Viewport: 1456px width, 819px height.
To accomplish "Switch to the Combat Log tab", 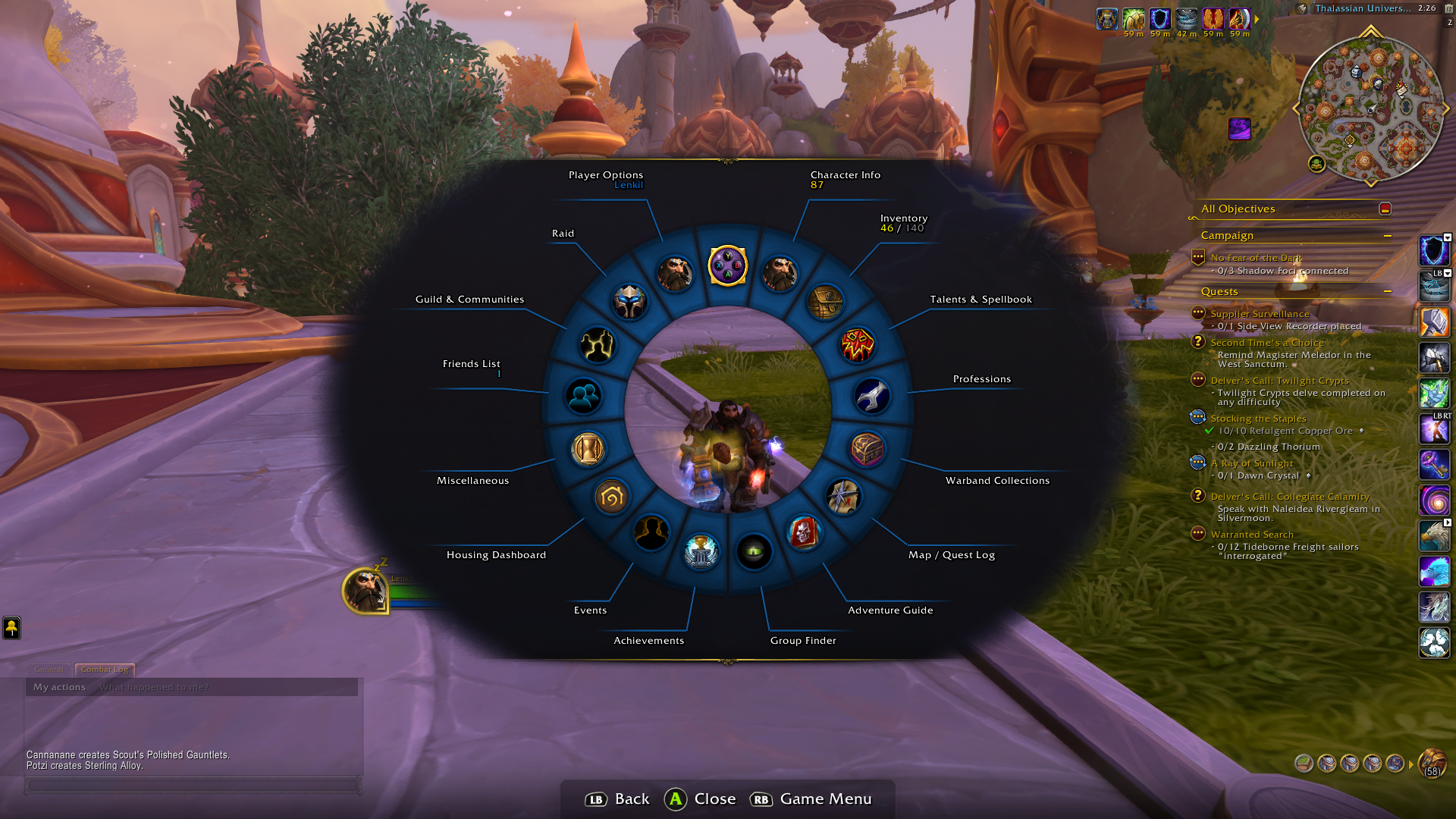I will pos(105,670).
